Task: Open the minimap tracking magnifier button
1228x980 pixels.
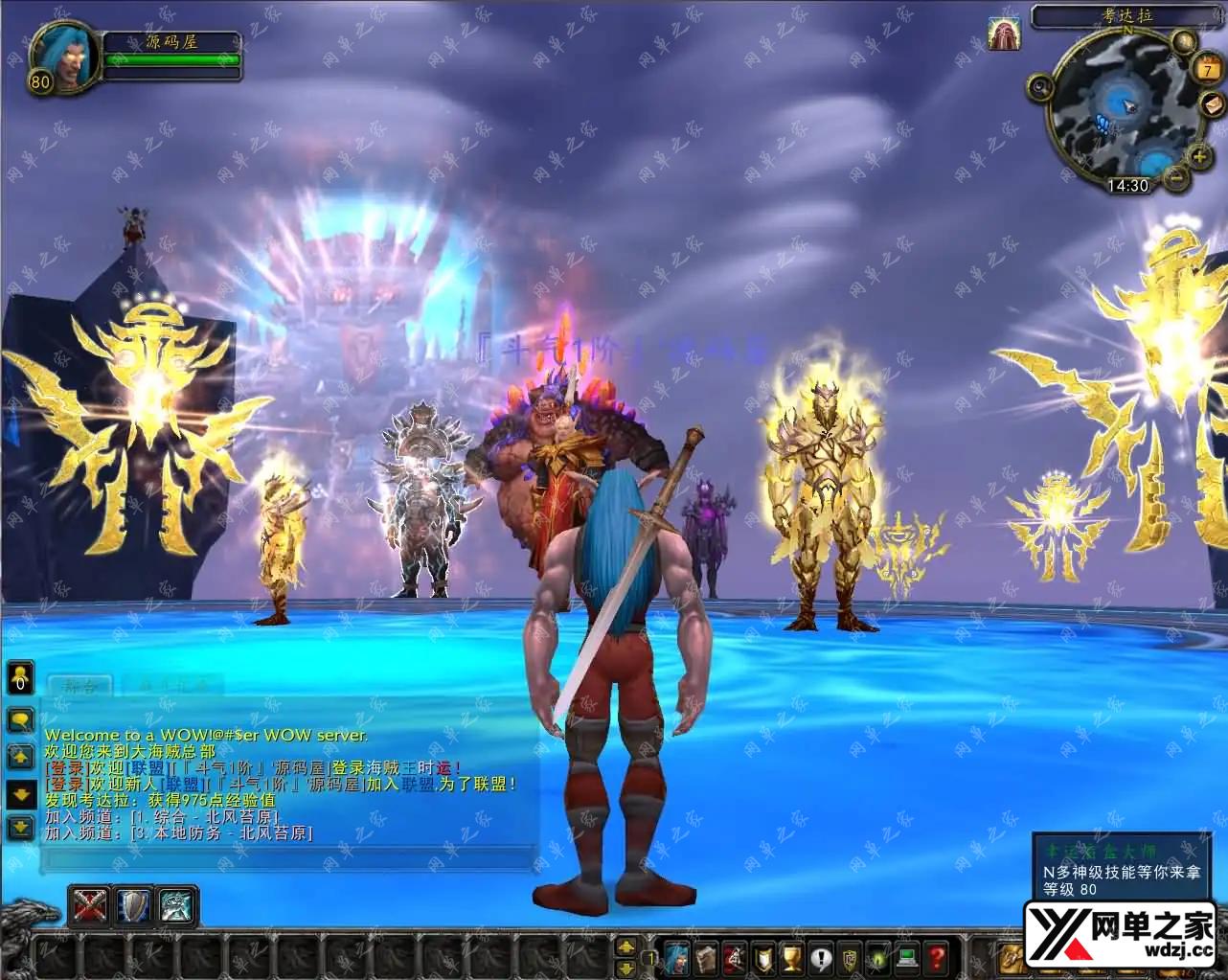Action: pos(1039,88)
